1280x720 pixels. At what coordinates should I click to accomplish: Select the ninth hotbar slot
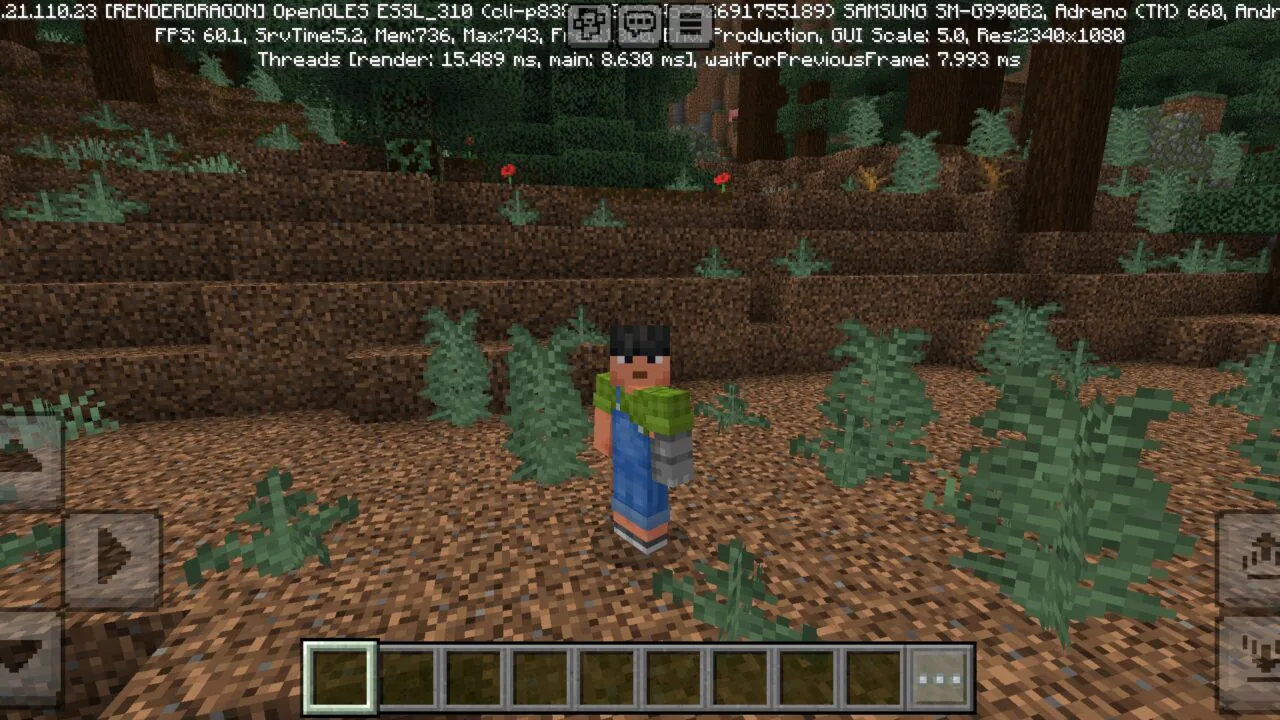point(871,678)
